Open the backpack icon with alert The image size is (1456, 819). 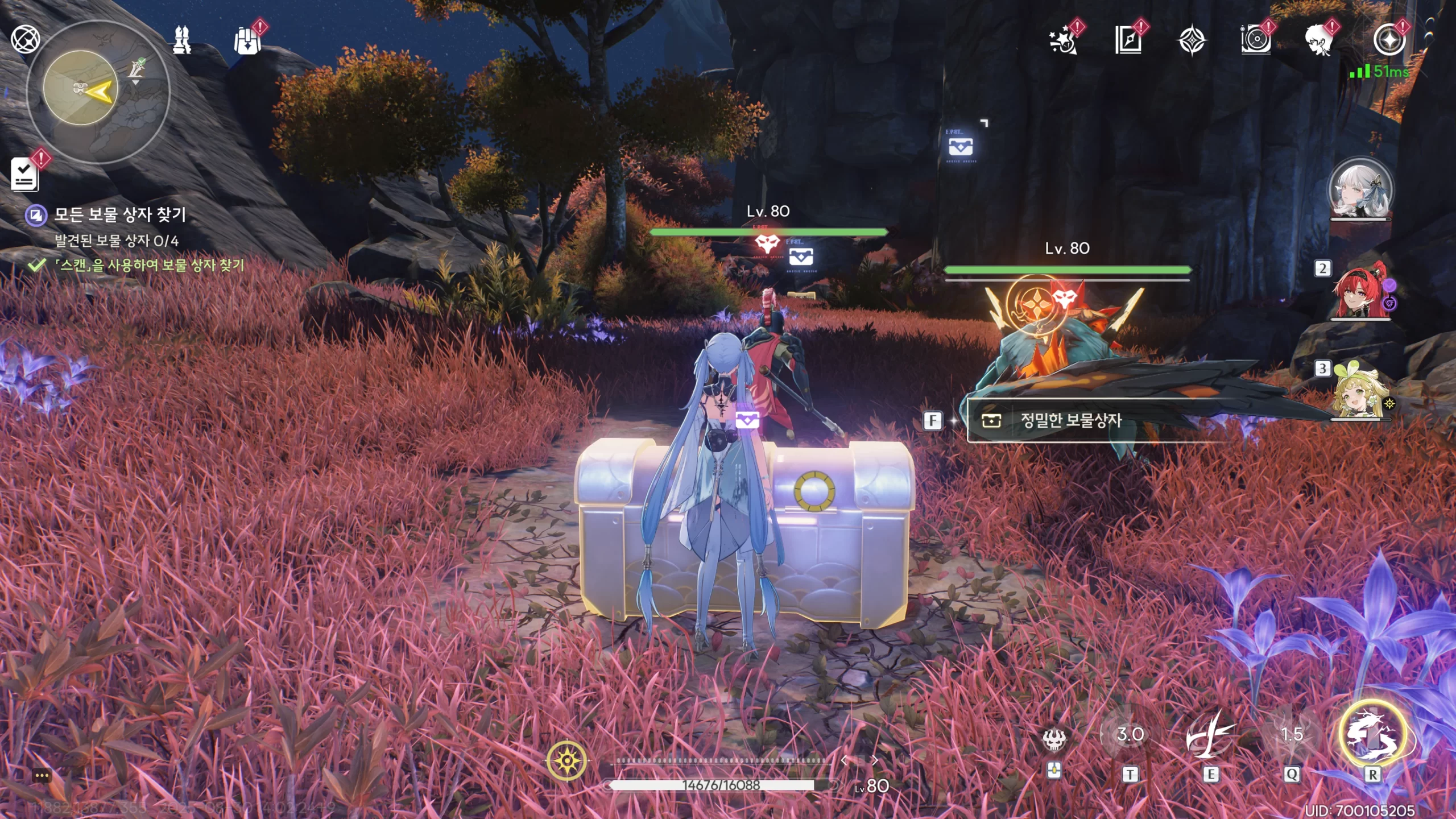tap(248, 41)
